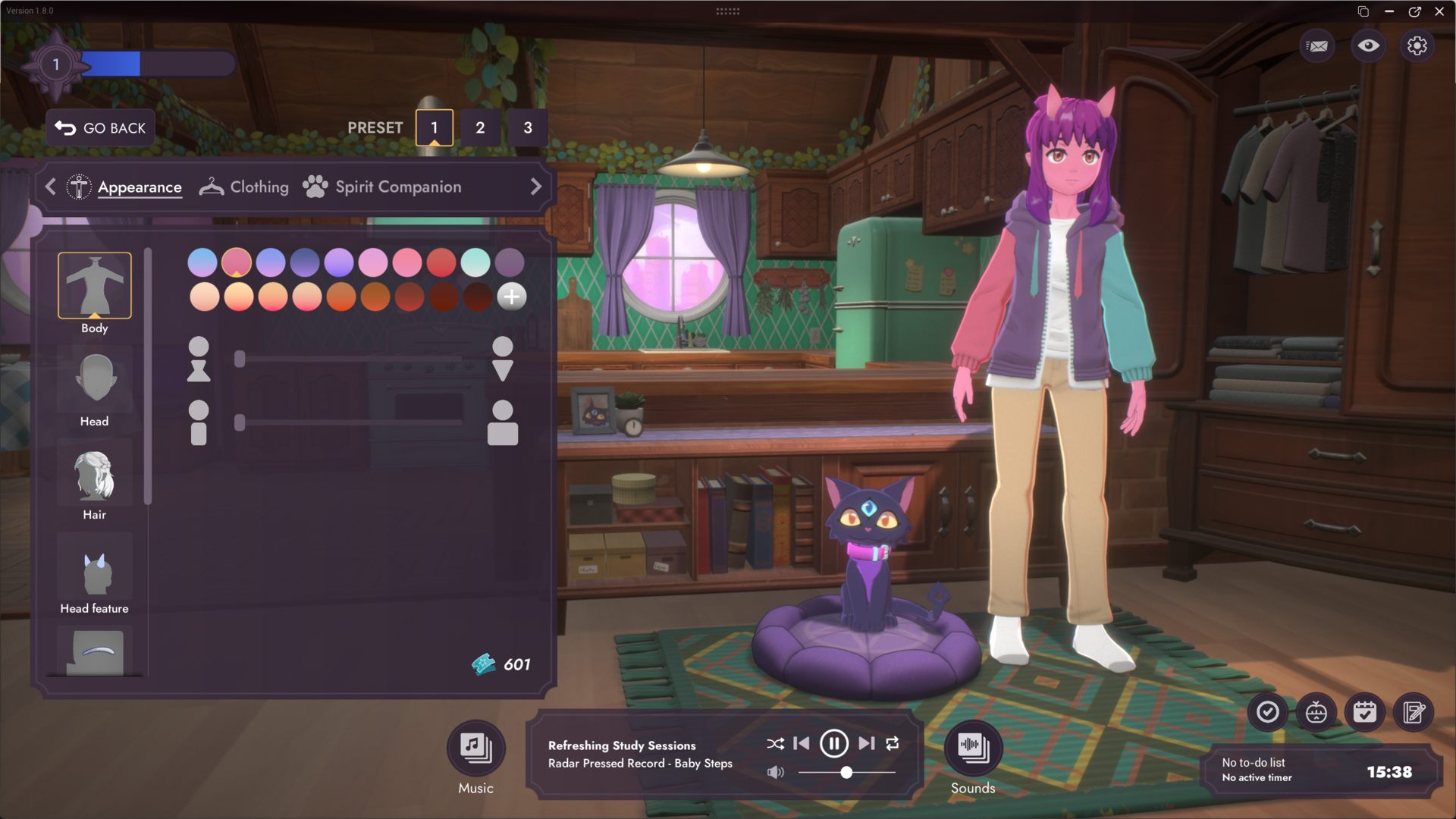Select preset number 2
Image resolution: width=1456 pixels, height=819 pixels.
click(x=480, y=128)
